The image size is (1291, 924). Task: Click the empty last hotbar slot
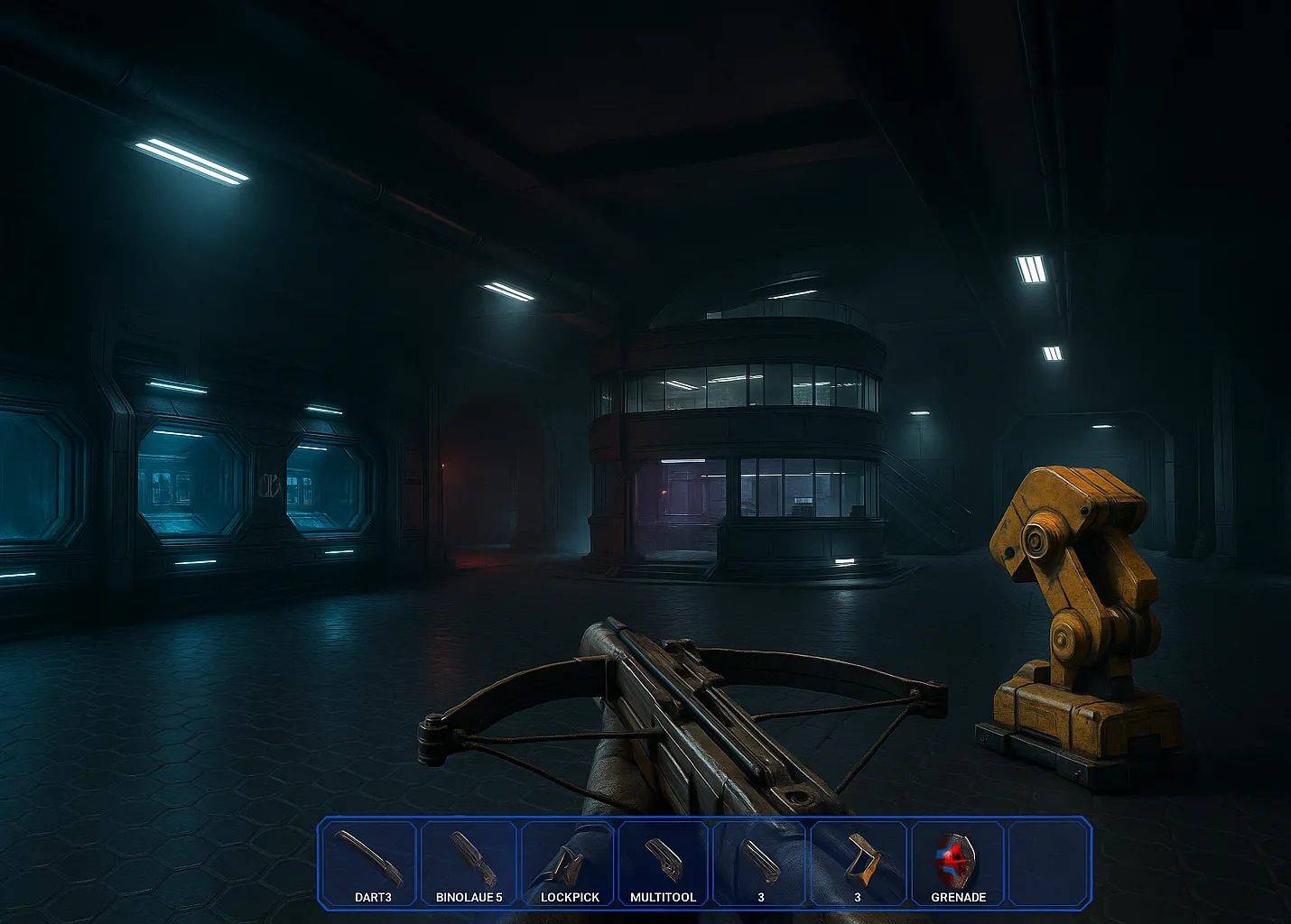1047,864
